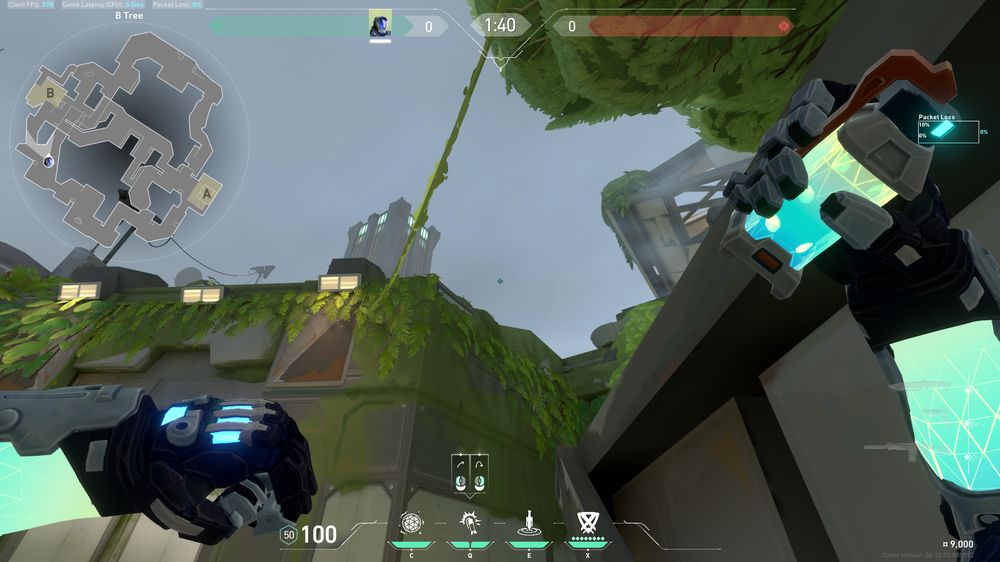Activate the FRAG/ment ability icon
Image resolution: width=1000 pixels, height=562 pixels.
[x=411, y=523]
